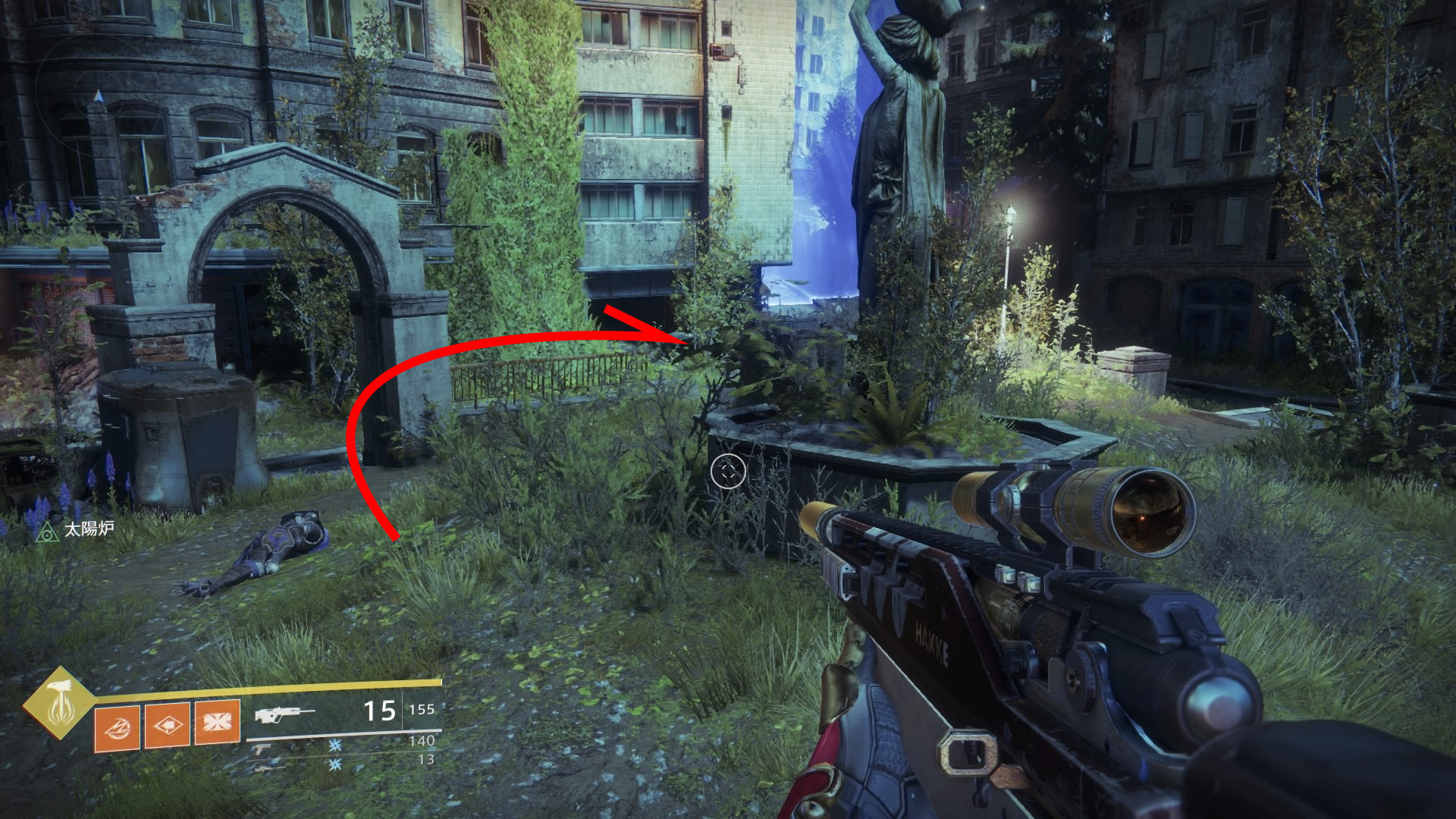This screenshot has width=1456, height=819.
Task: Trigger the diamond-shaped class ability icon
Action: tap(167, 725)
